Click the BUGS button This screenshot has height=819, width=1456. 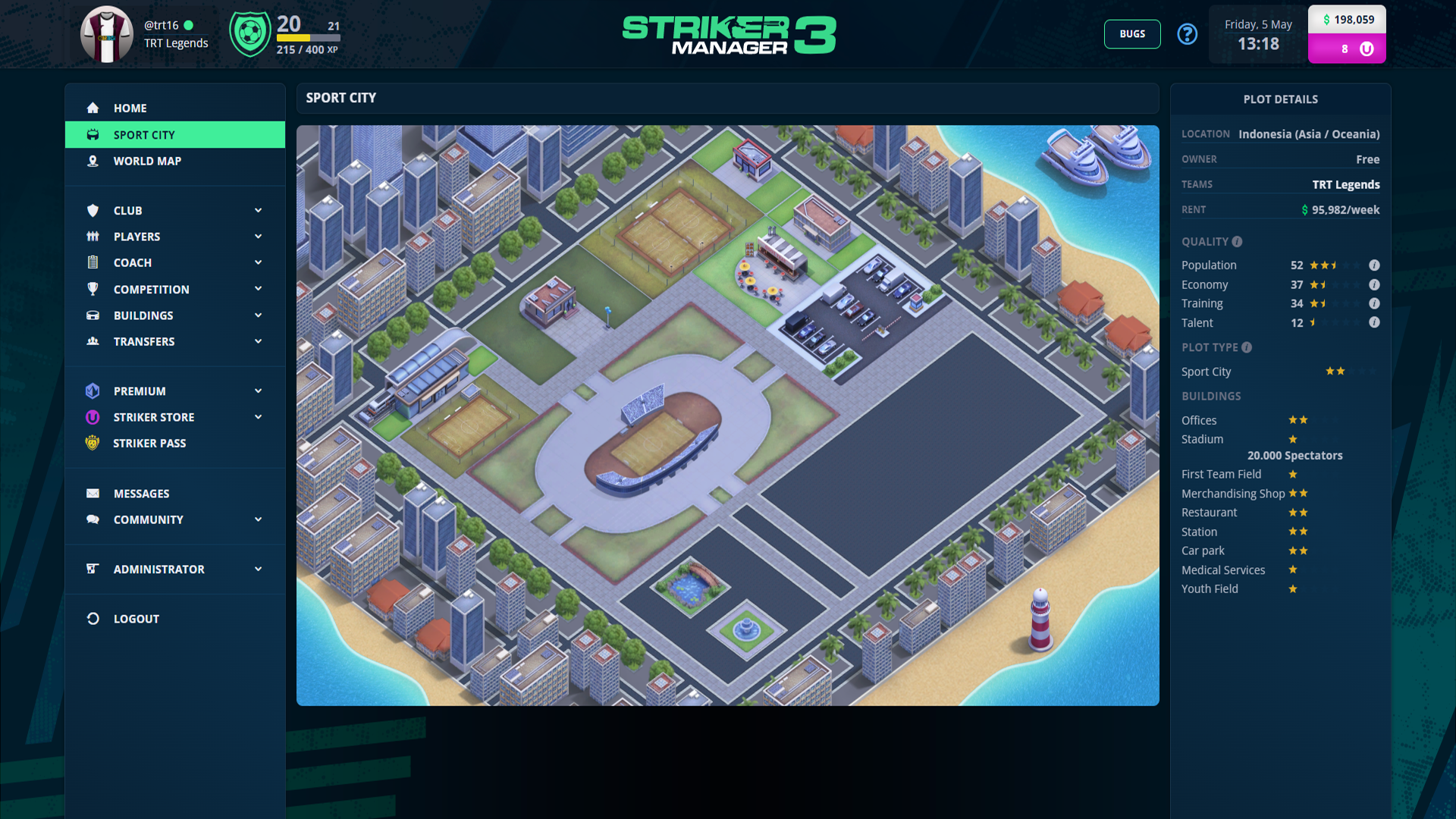click(1132, 34)
